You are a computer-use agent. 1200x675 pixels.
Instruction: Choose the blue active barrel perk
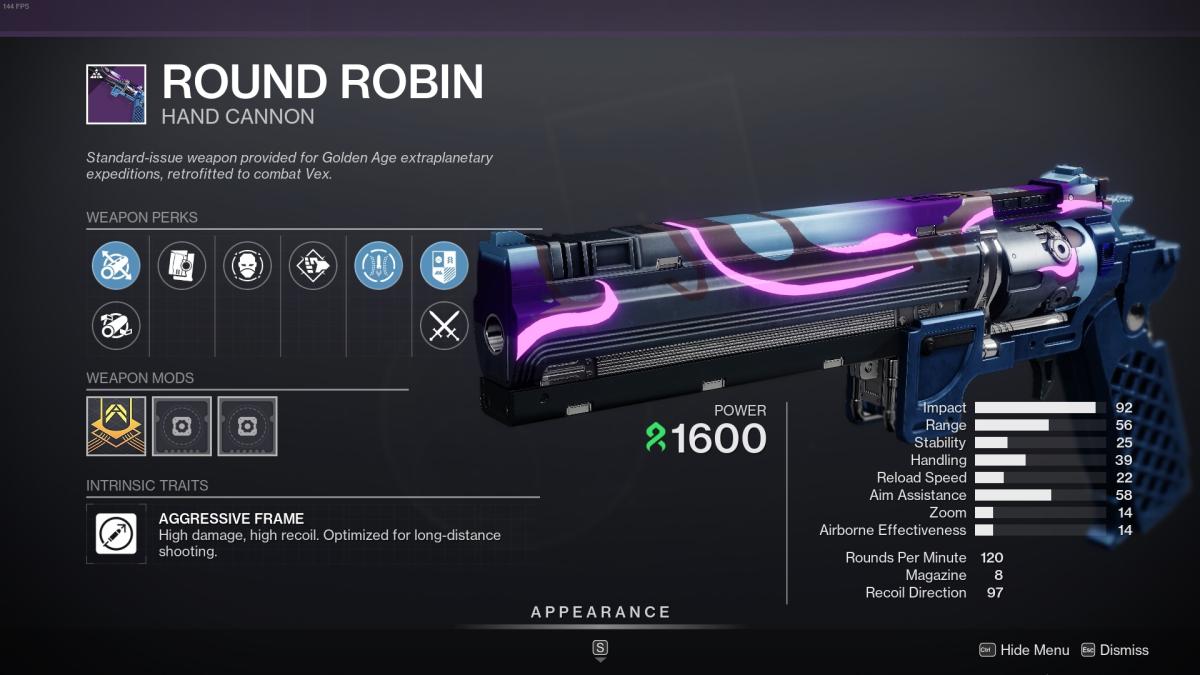(116, 266)
